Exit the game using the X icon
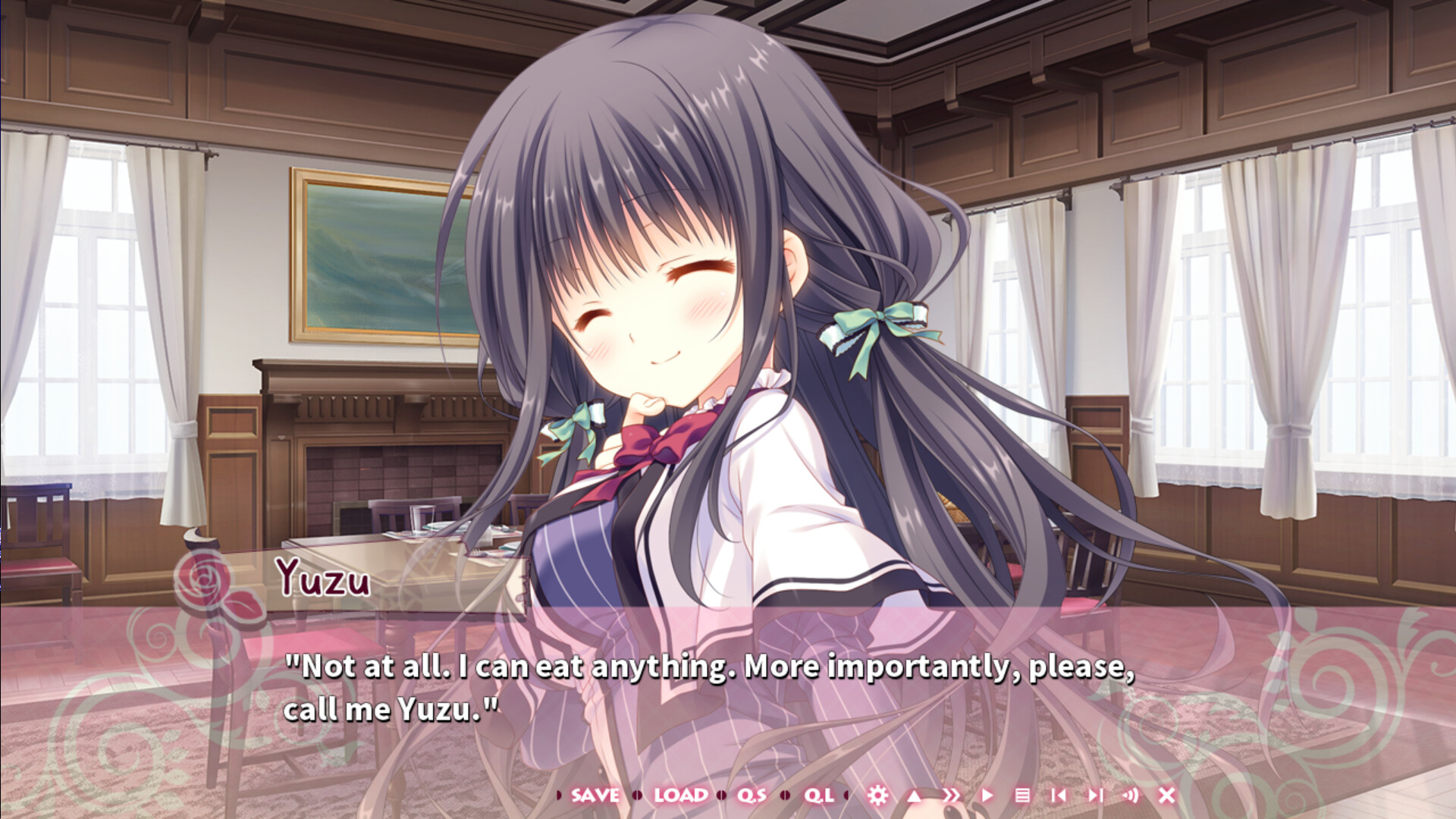 (1166, 796)
